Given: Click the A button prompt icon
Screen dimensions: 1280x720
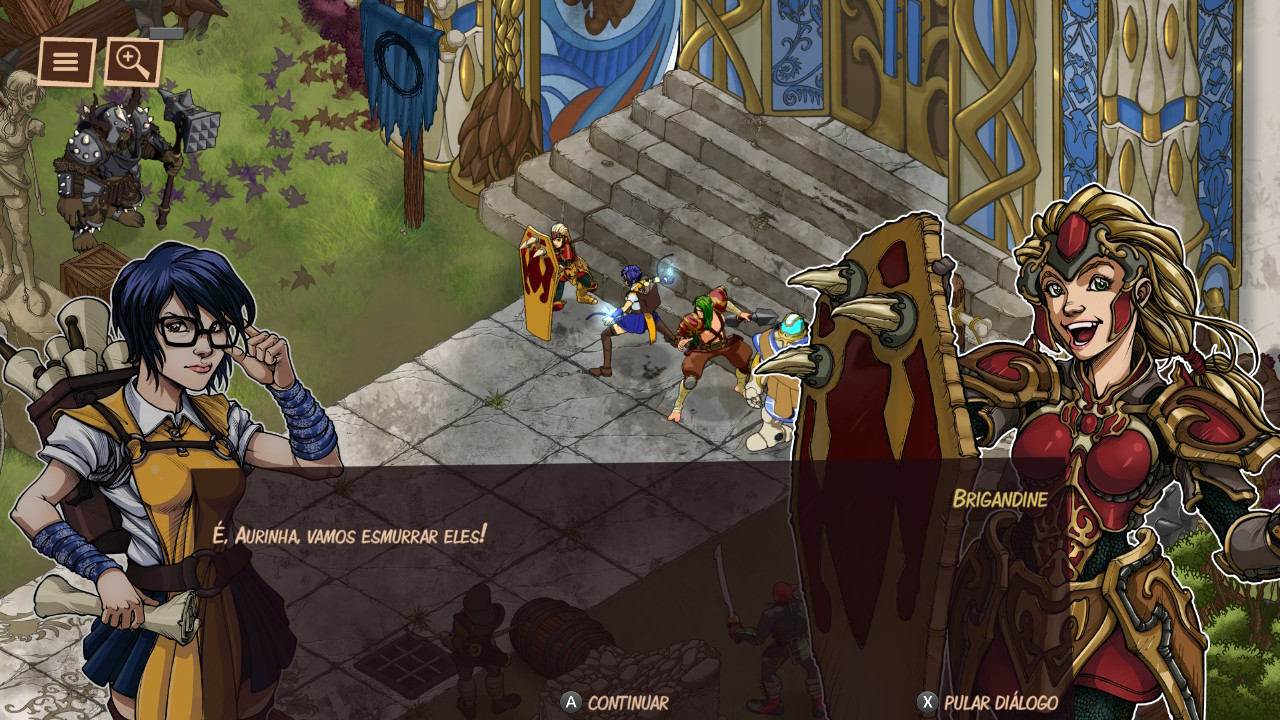Looking at the screenshot, I should (572, 703).
